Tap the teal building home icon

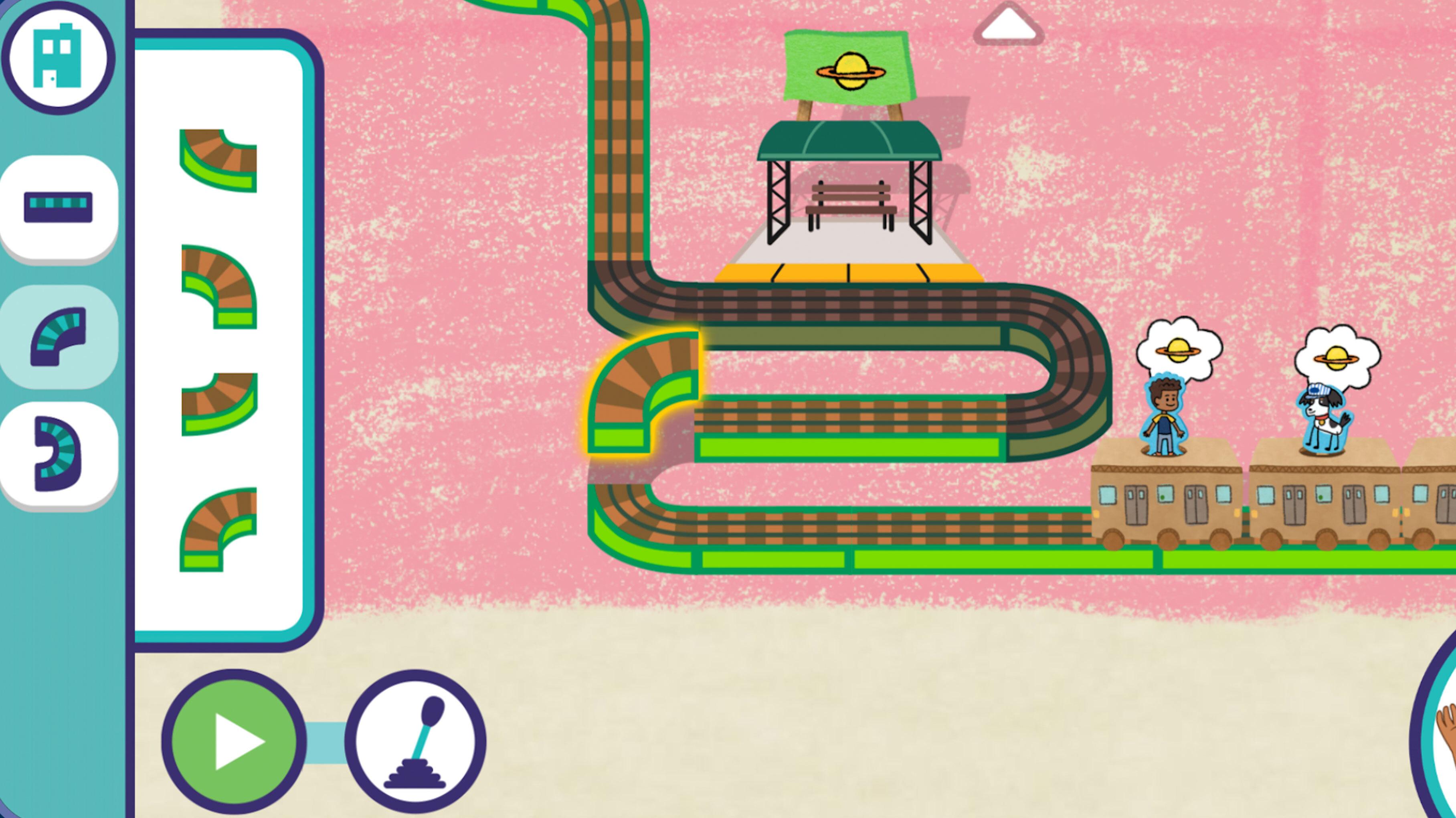click(58, 57)
